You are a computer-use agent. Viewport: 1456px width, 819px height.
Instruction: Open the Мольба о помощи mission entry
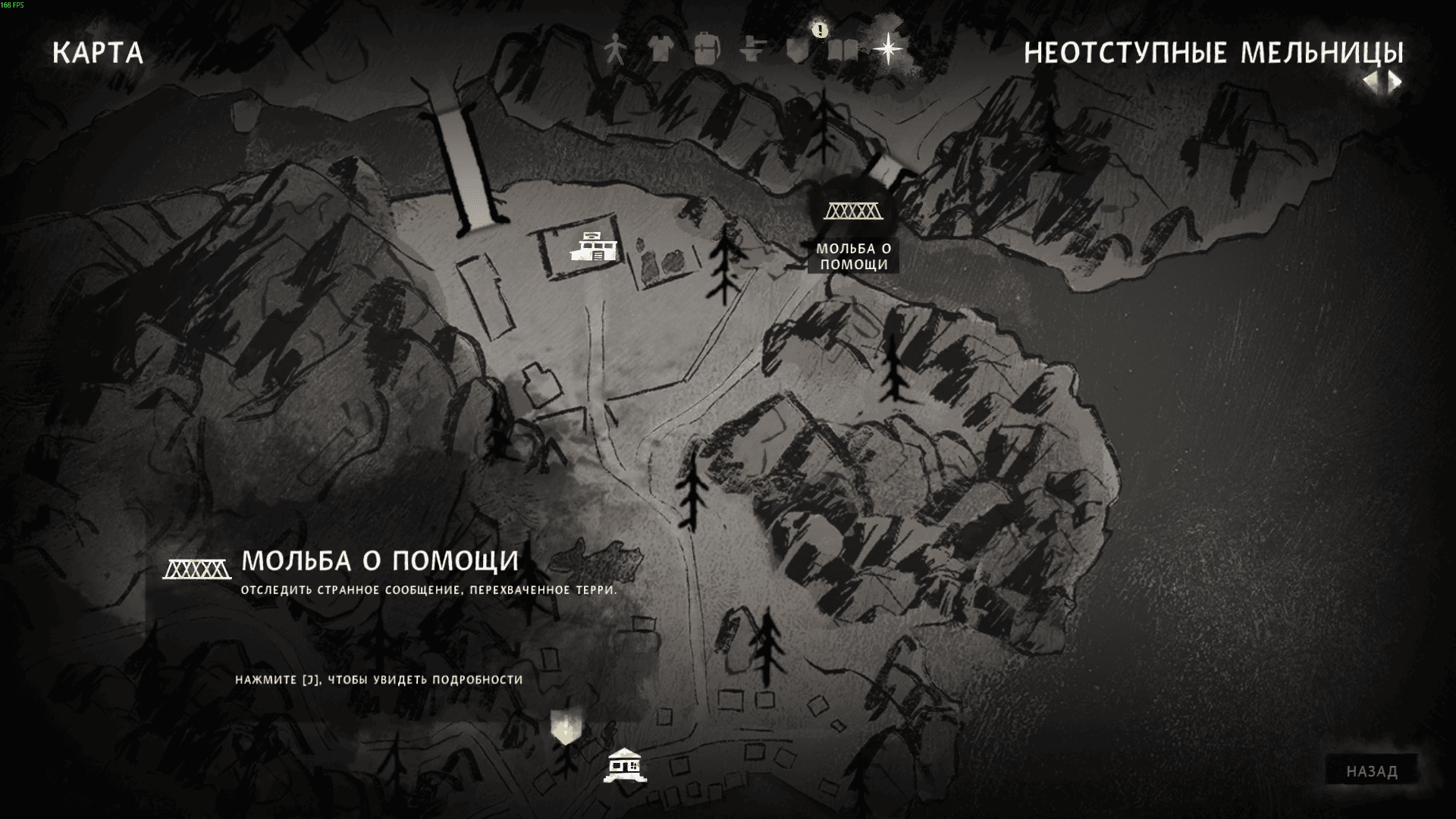[379, 561]
